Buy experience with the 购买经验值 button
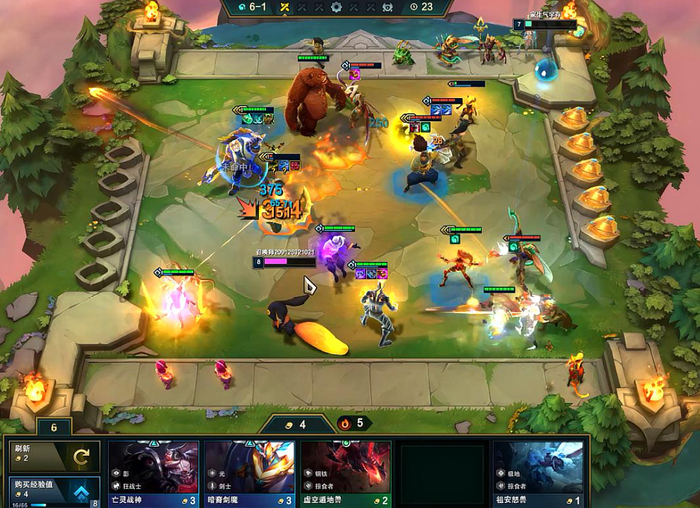Screen dimensions: 700x508 click(55, 490)
